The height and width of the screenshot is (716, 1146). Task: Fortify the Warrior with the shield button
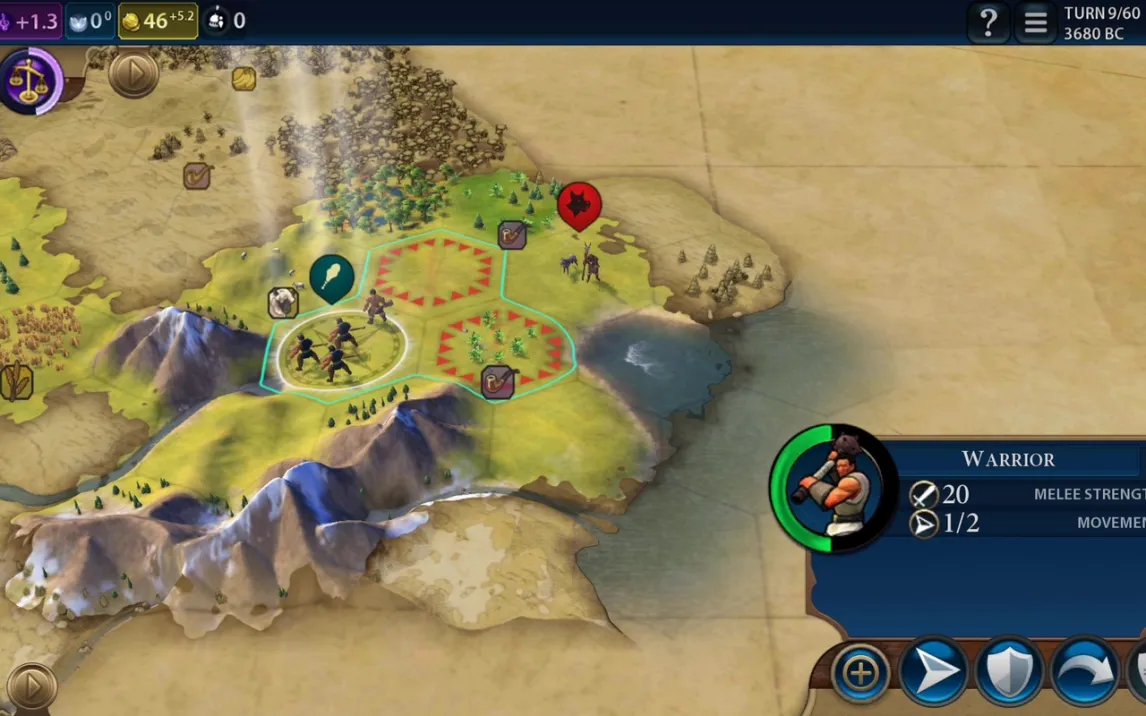(1008, 673)
